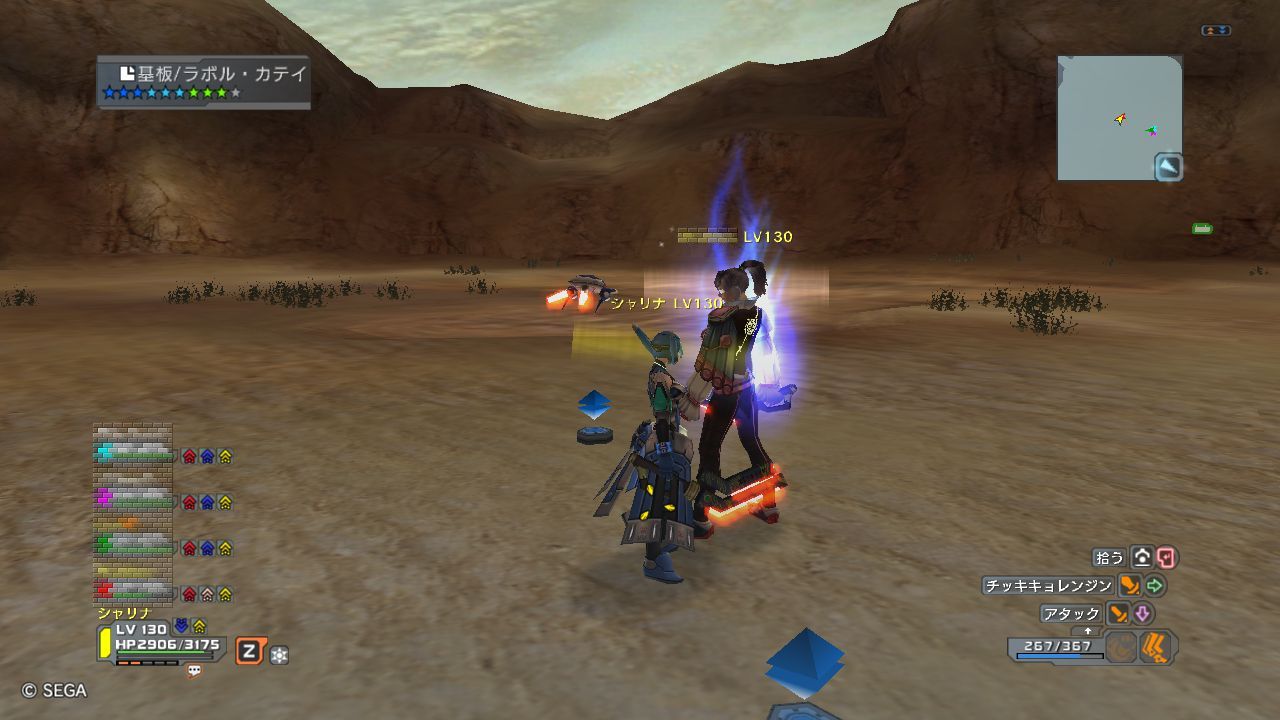Select the orange twin-claw weapon slot

(x=1156, y=647)
